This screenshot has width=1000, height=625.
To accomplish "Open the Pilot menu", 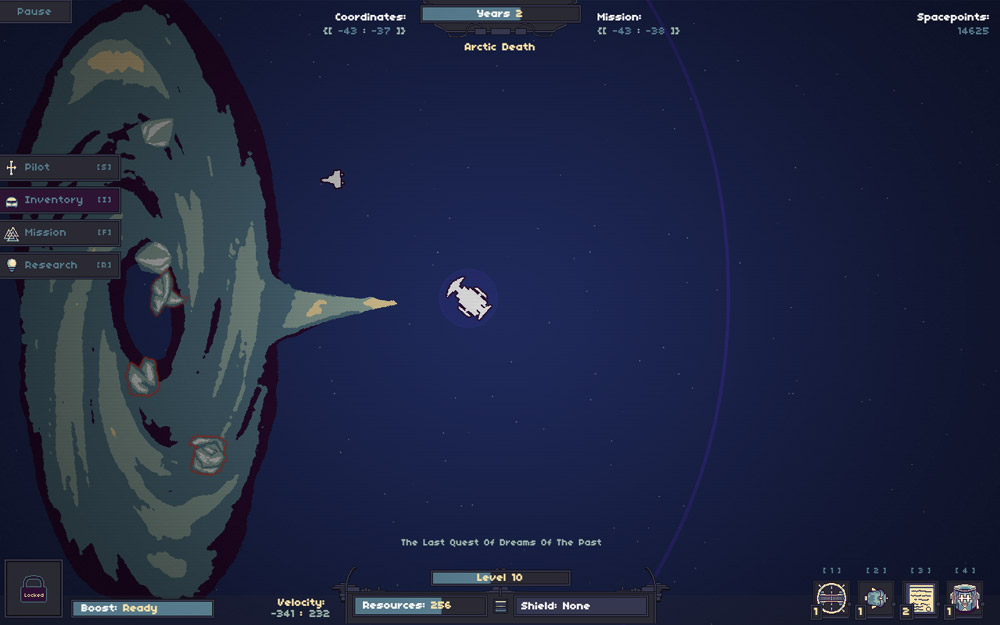I will 60,167.
